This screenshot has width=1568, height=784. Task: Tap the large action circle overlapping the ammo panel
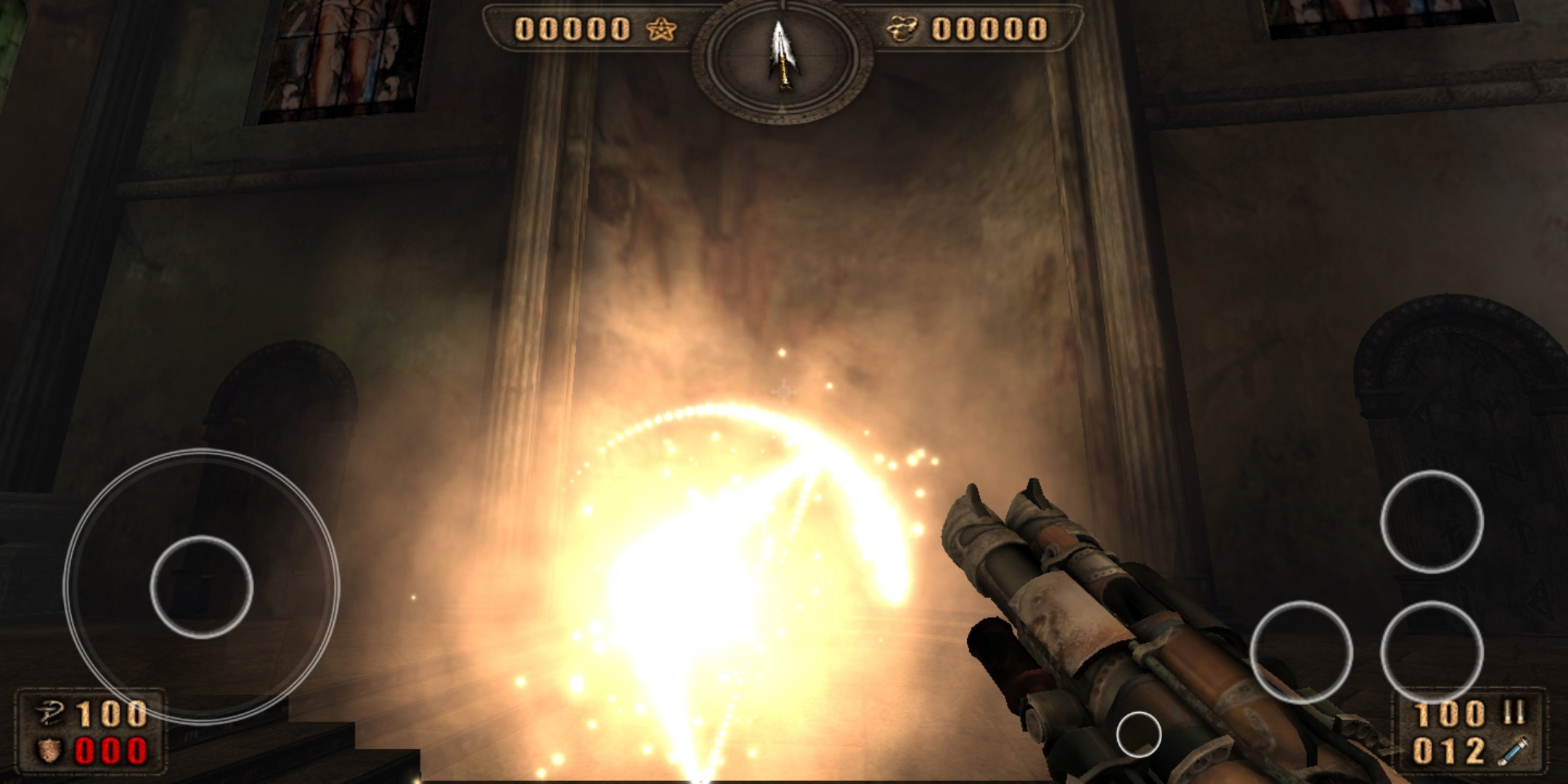[x=1431, y=652]
